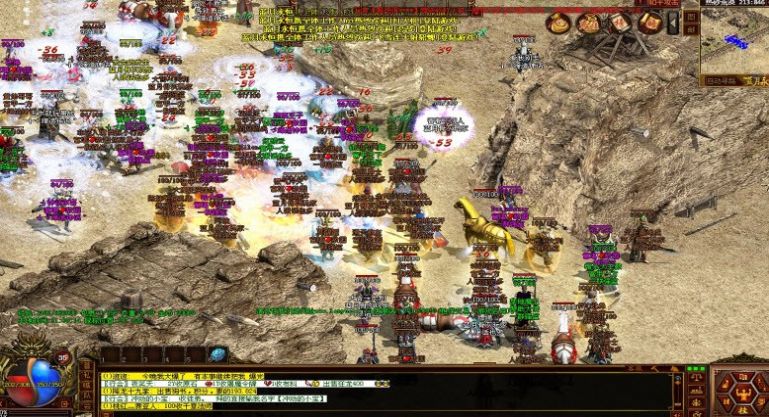Screen dimensions: 769x417
Task: Select the top hexagon menu button
Action: click(x=741, y=373)
